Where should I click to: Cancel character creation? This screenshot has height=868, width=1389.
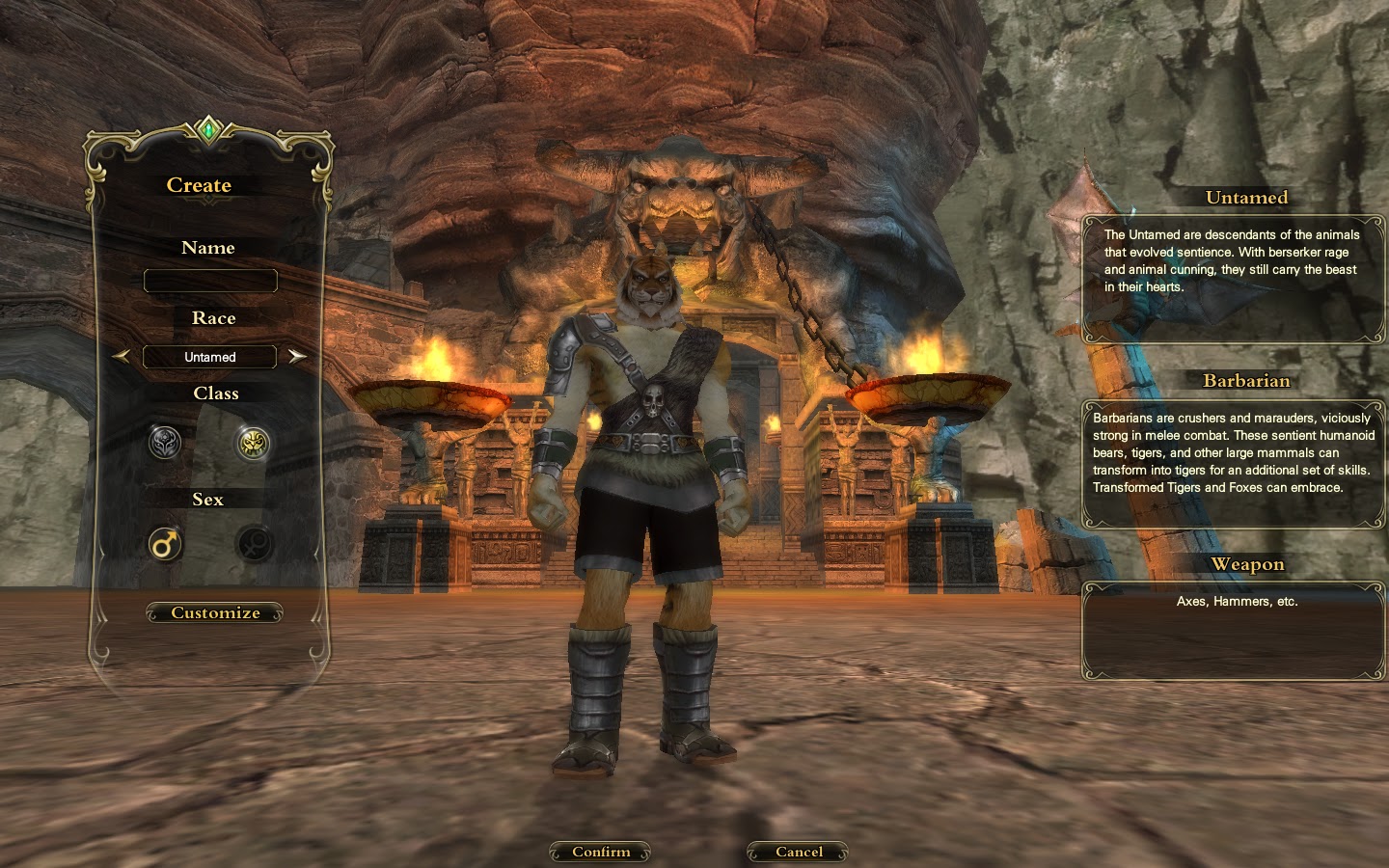click(797, 852)
